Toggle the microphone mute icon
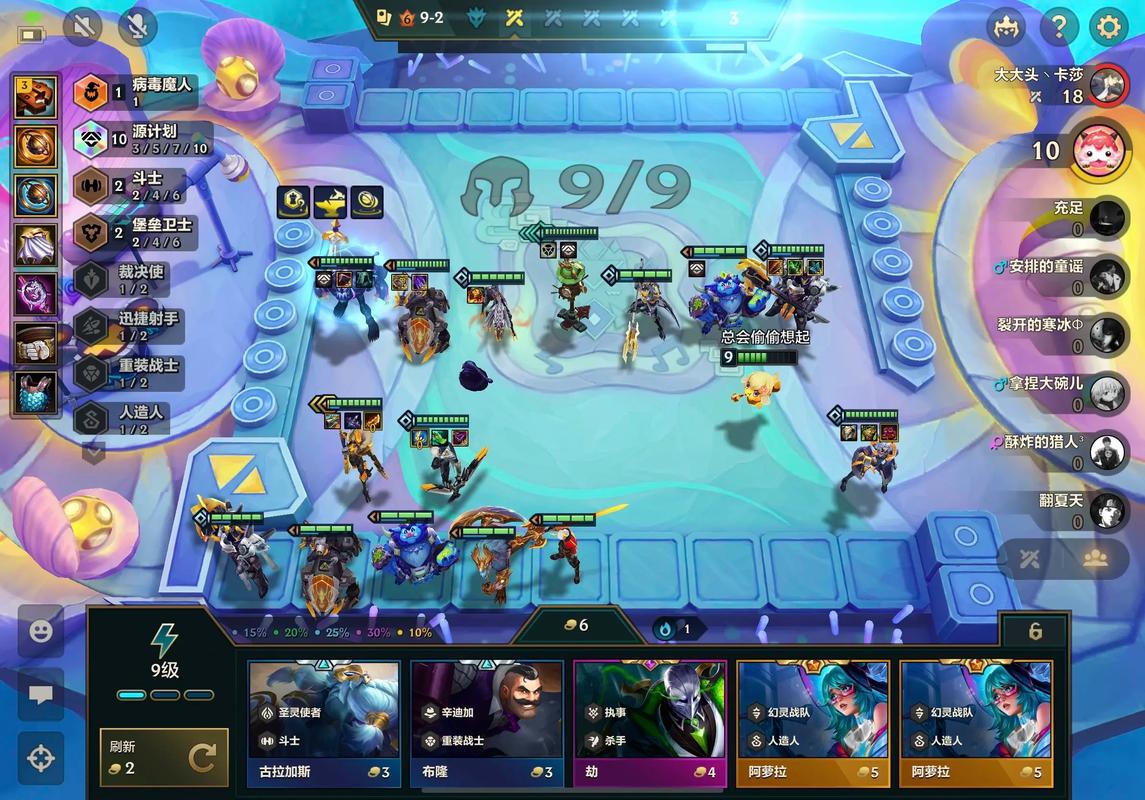 pyautogui.click(x=137, y=27)
